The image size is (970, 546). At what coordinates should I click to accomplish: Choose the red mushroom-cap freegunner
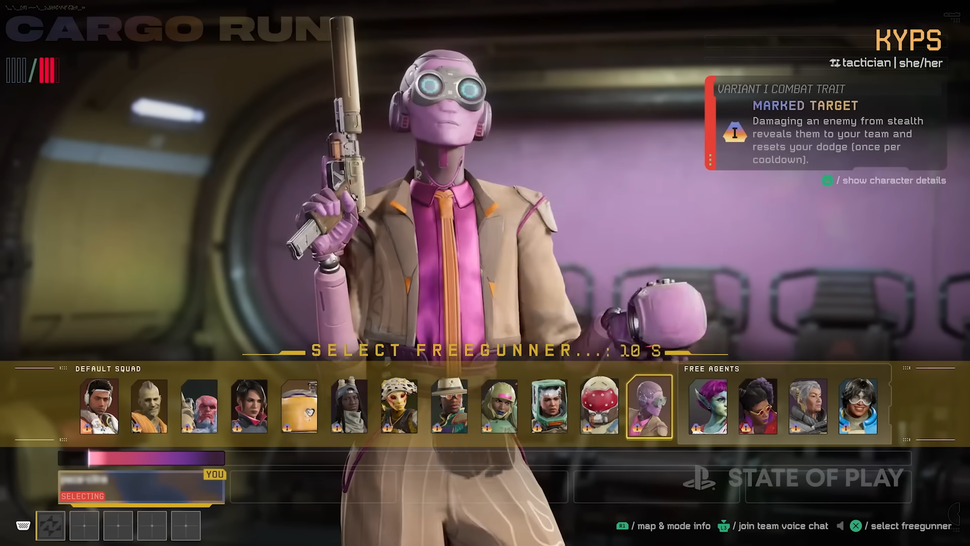pos(599,406)
